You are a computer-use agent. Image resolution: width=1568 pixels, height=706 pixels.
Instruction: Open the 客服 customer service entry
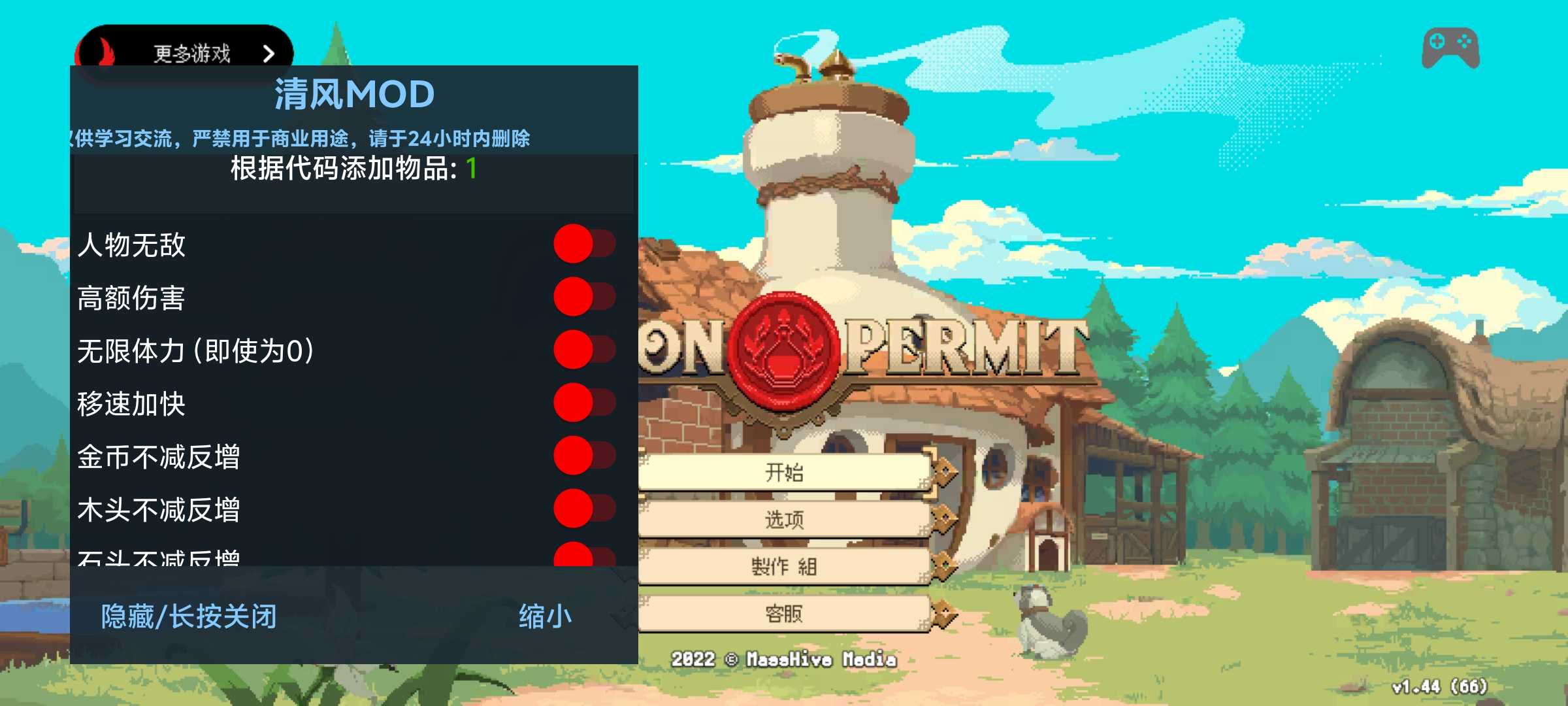pos(784,614)
